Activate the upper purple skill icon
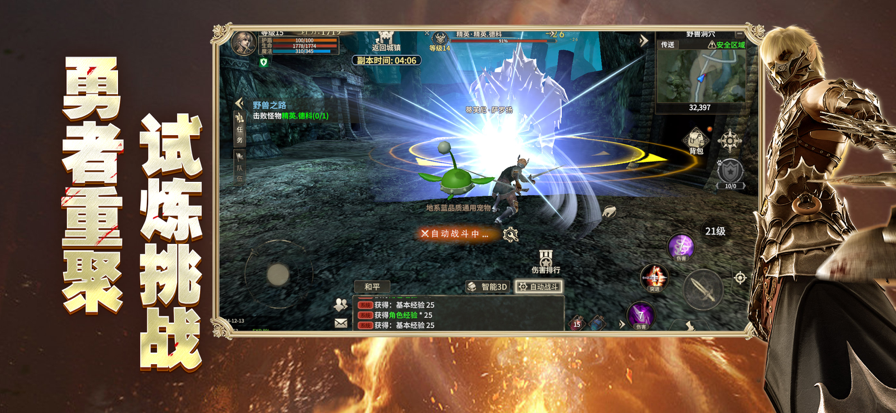Screen dimensions: 896x413 (x=681, y=246)
